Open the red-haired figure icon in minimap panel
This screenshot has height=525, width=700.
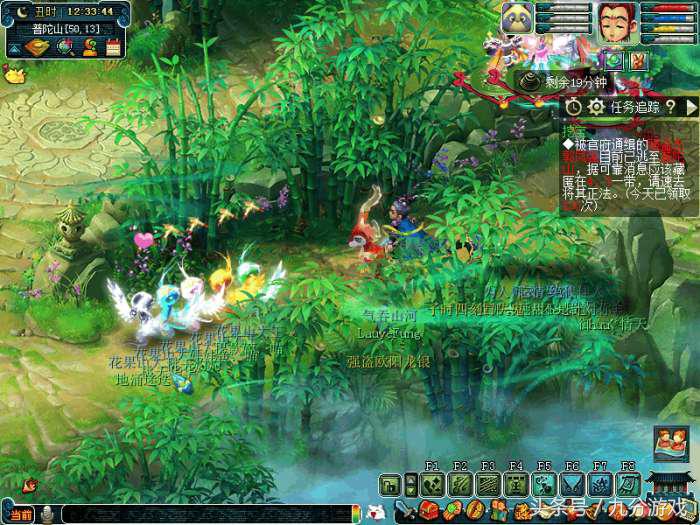89,46
